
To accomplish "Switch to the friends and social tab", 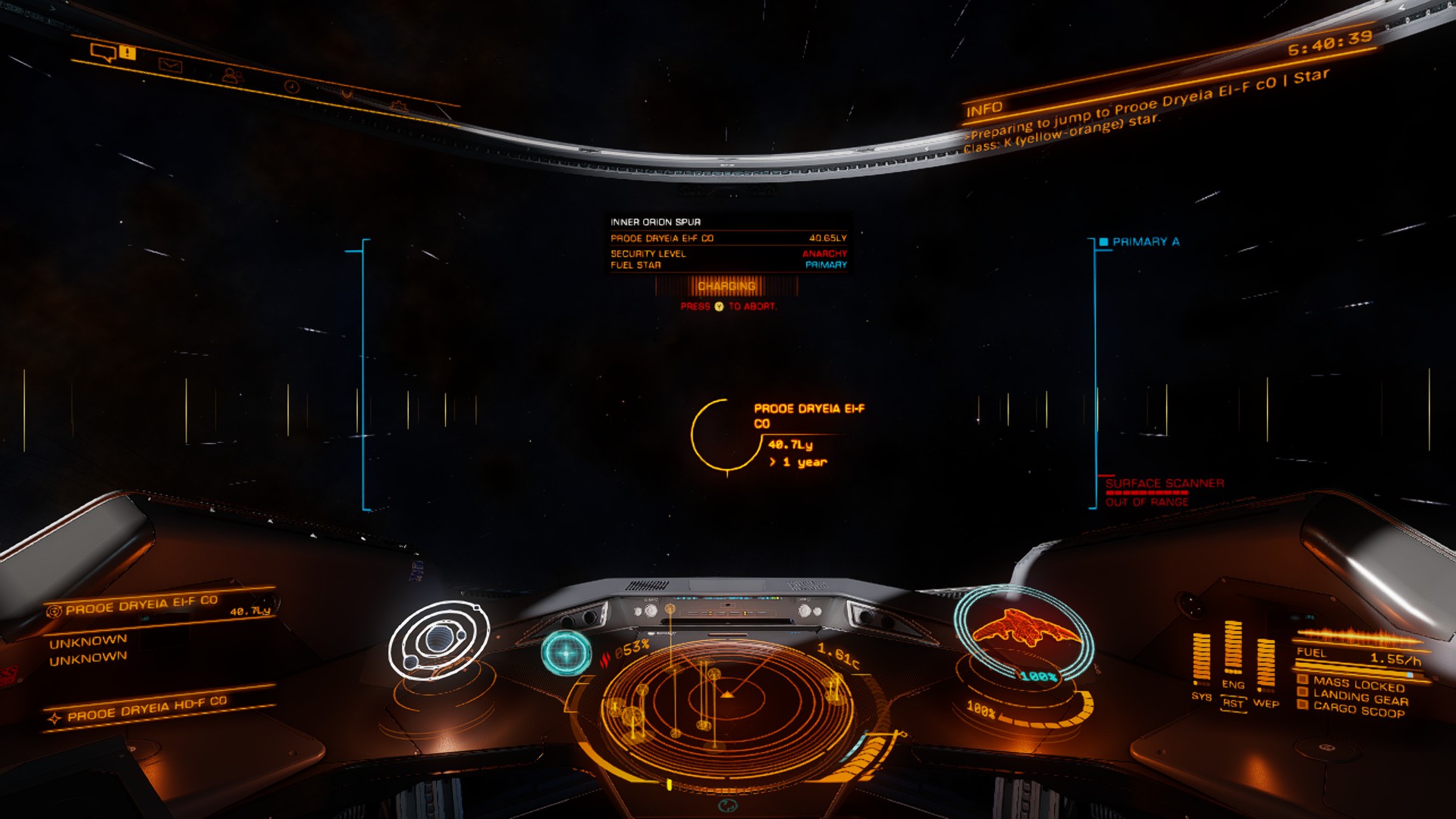I will 232,76.
